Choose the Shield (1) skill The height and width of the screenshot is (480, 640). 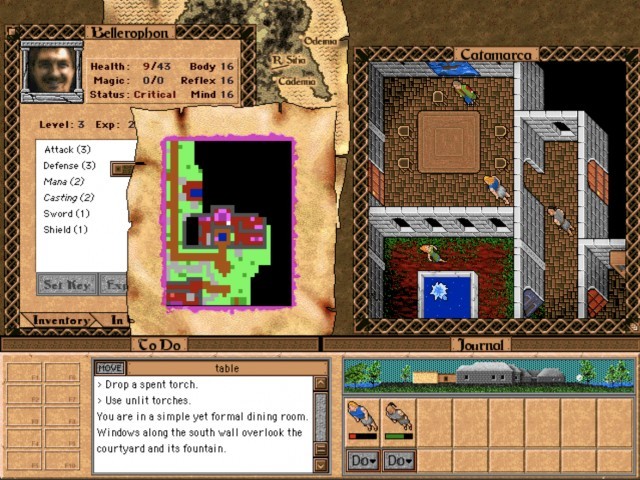pyautogui.click(x=66, y=229)
